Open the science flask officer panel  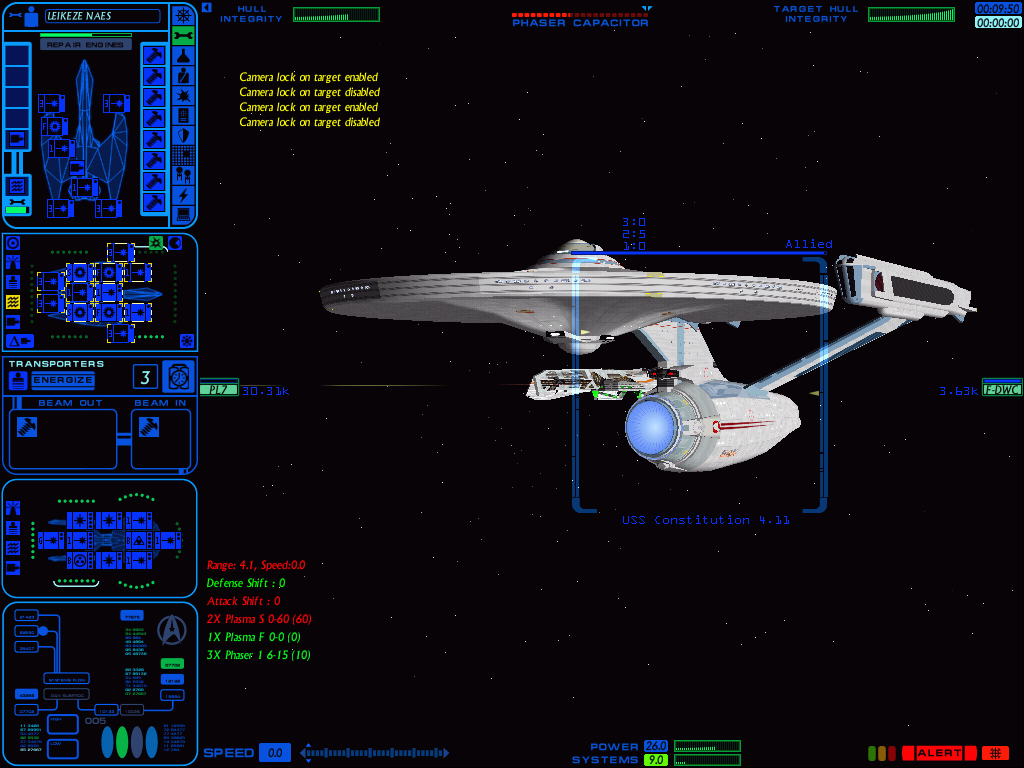pyautogui.click(x=183, y=56)
